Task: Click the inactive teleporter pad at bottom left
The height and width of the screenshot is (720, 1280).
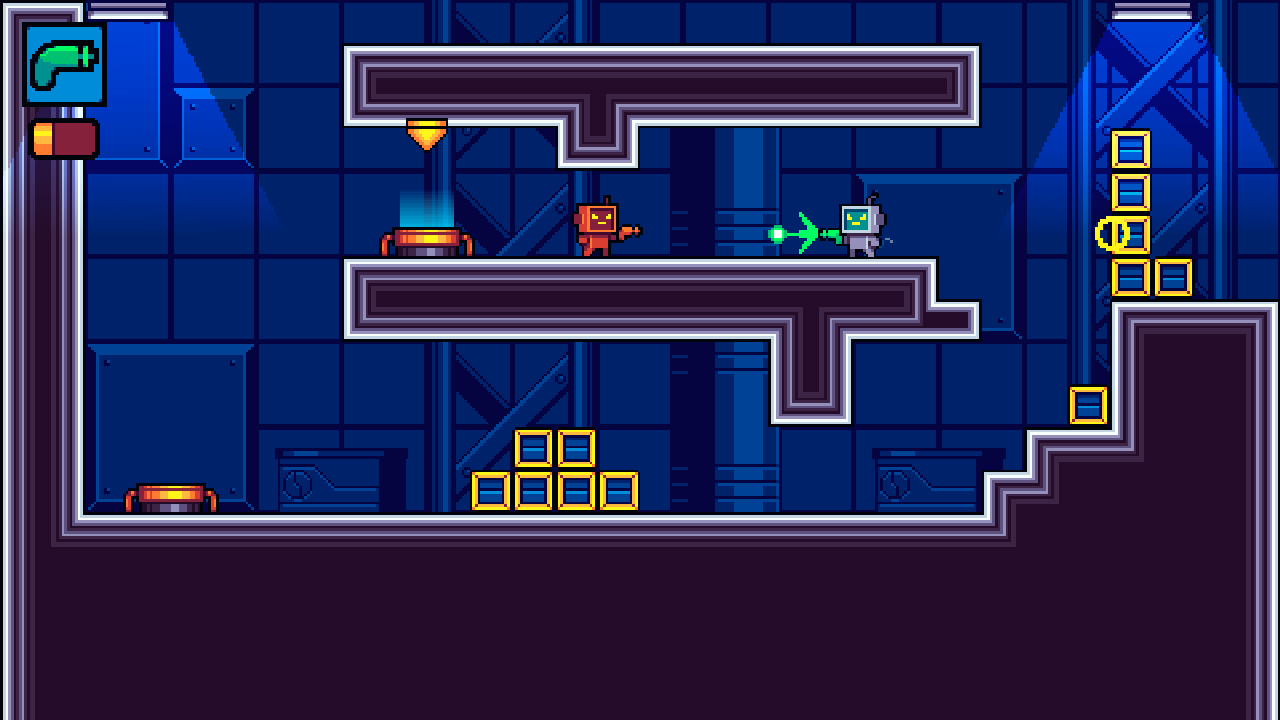Action: 170,497
